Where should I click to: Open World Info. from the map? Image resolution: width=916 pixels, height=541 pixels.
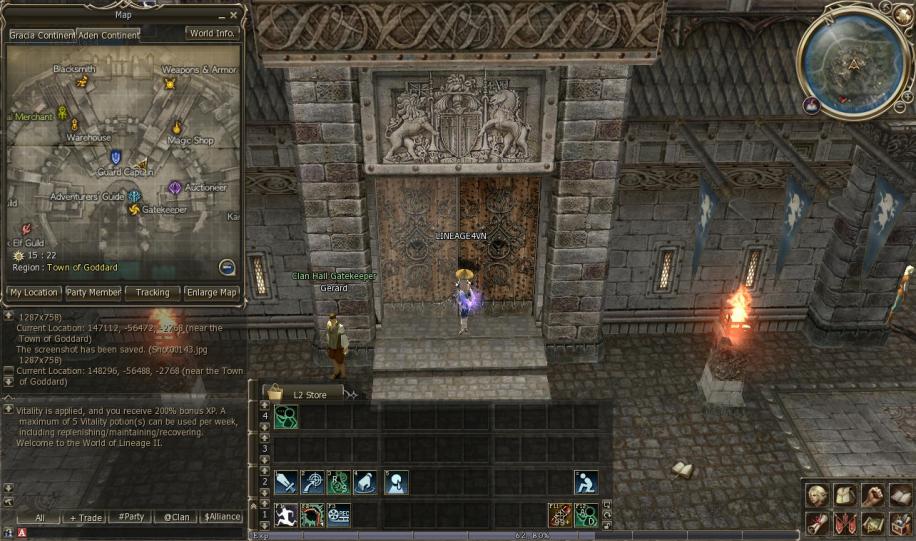(212, 33)
